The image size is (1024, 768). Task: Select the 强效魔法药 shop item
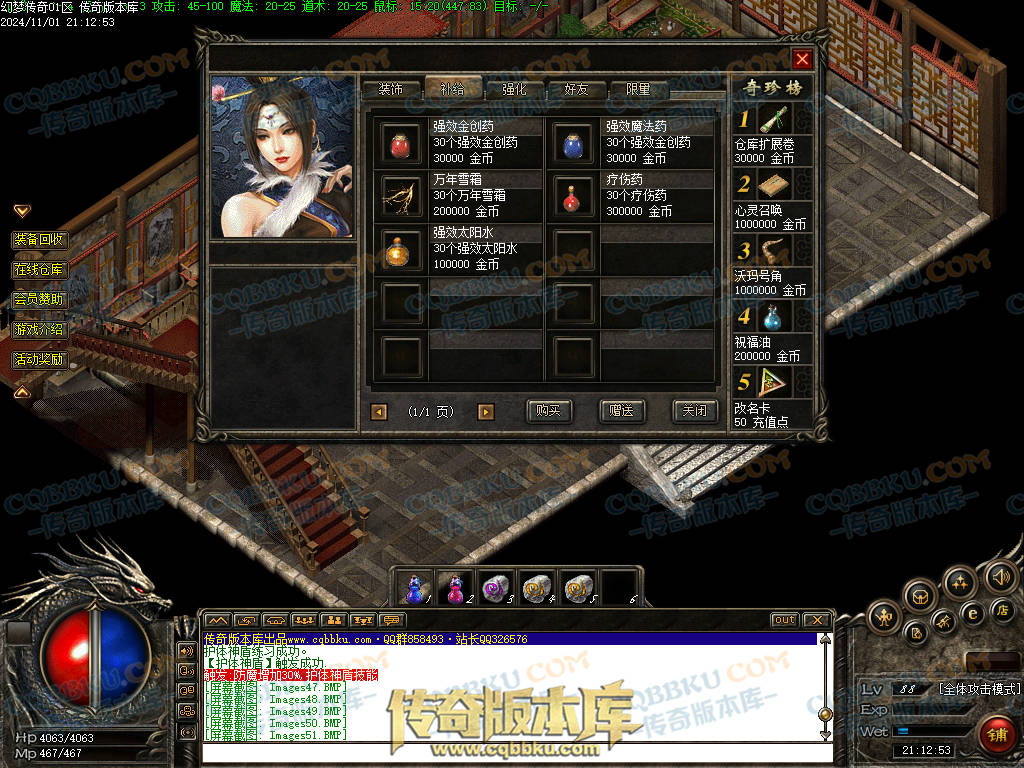pos(574,143)
